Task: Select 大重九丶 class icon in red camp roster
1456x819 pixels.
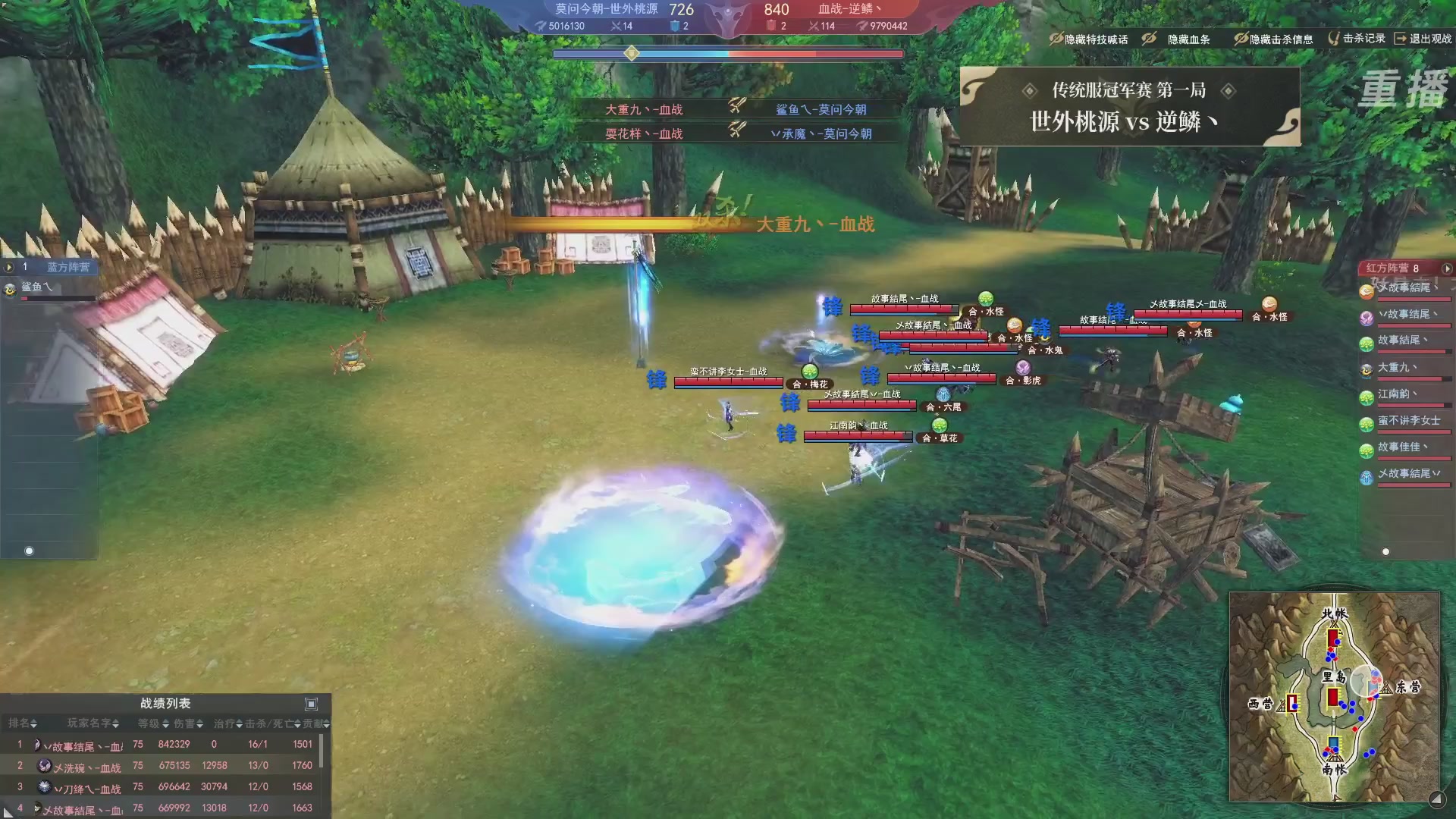Action: pyautogui.click(x=1366, y=371)
